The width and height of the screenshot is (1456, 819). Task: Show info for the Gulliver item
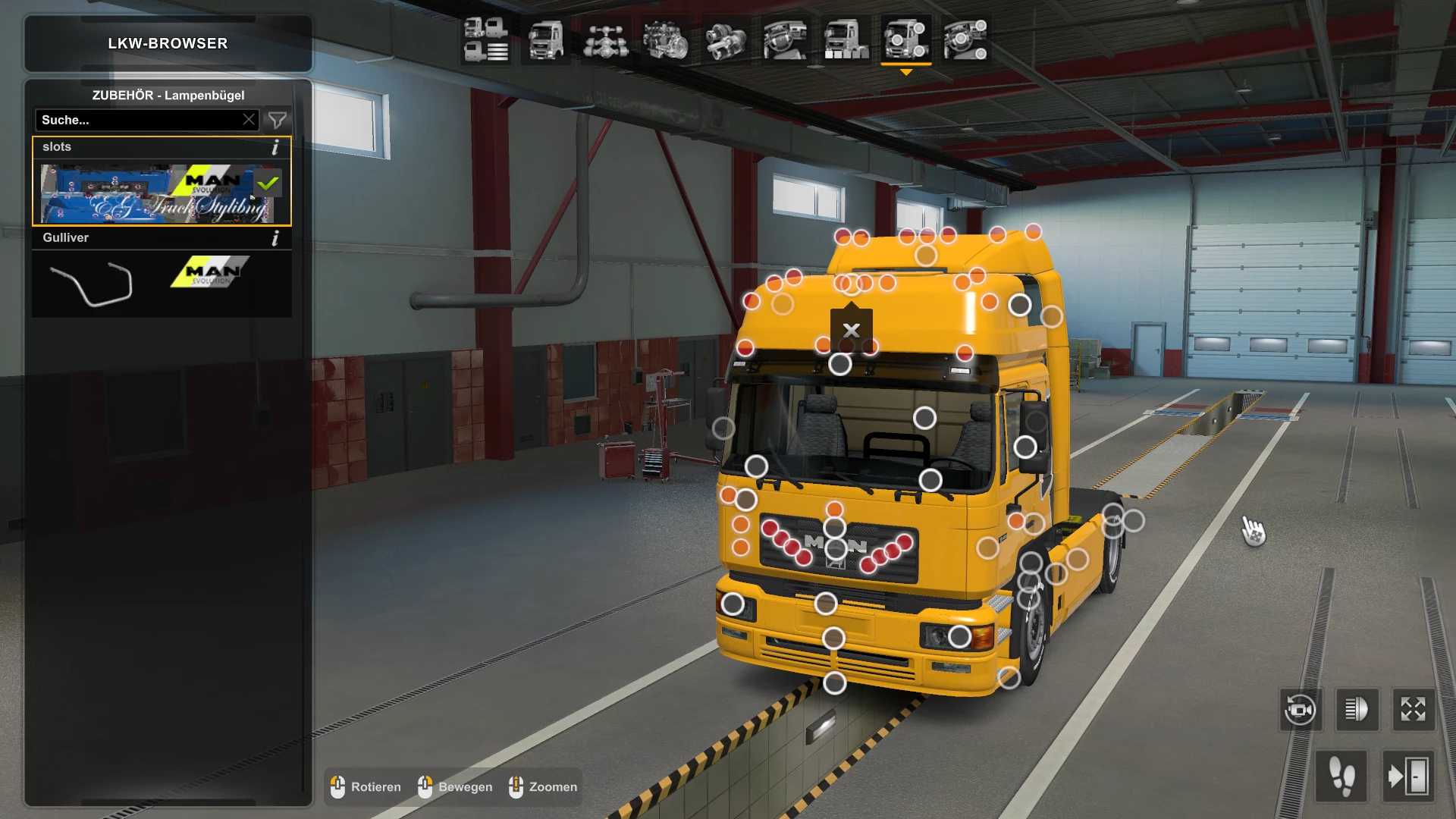(275, 238)
